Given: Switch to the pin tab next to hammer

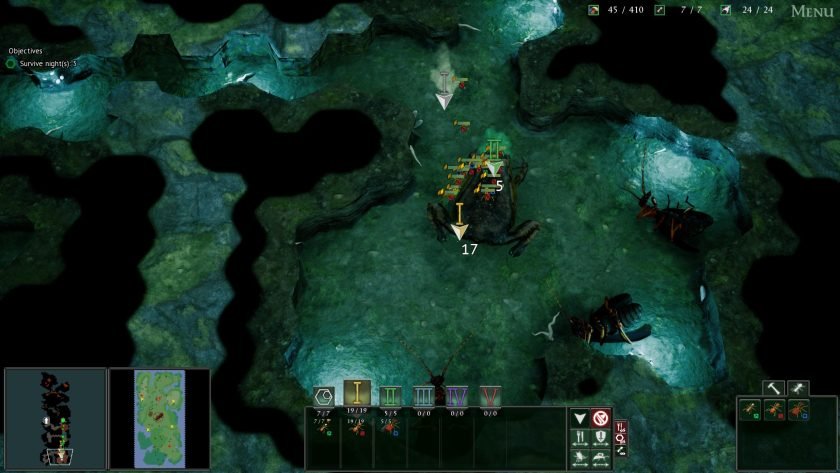Looking at the screenshot, I should [x=797, y=387].
